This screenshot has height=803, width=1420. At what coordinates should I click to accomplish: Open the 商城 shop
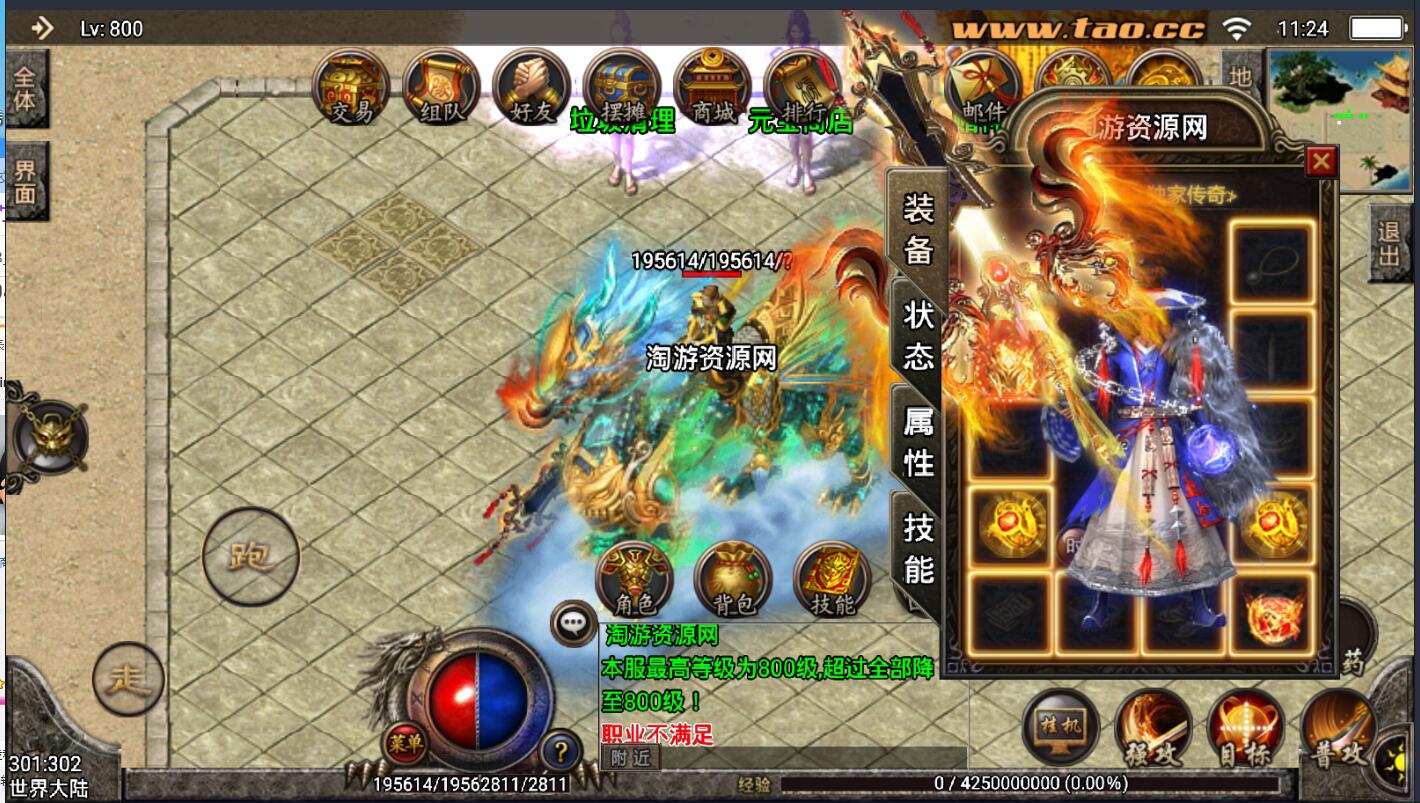(x=712, y=88)
